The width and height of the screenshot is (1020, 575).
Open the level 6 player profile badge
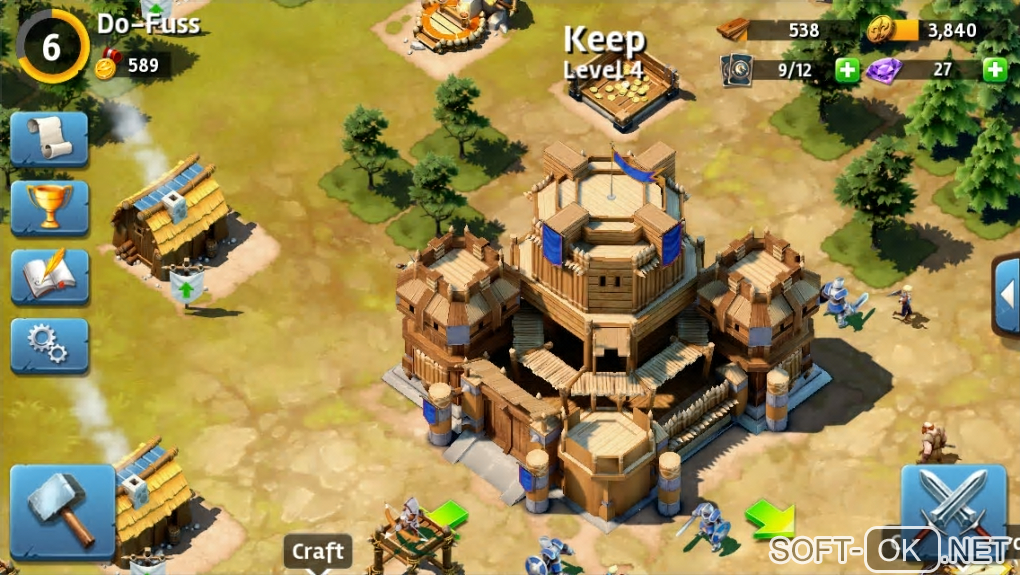click(52, 46)
